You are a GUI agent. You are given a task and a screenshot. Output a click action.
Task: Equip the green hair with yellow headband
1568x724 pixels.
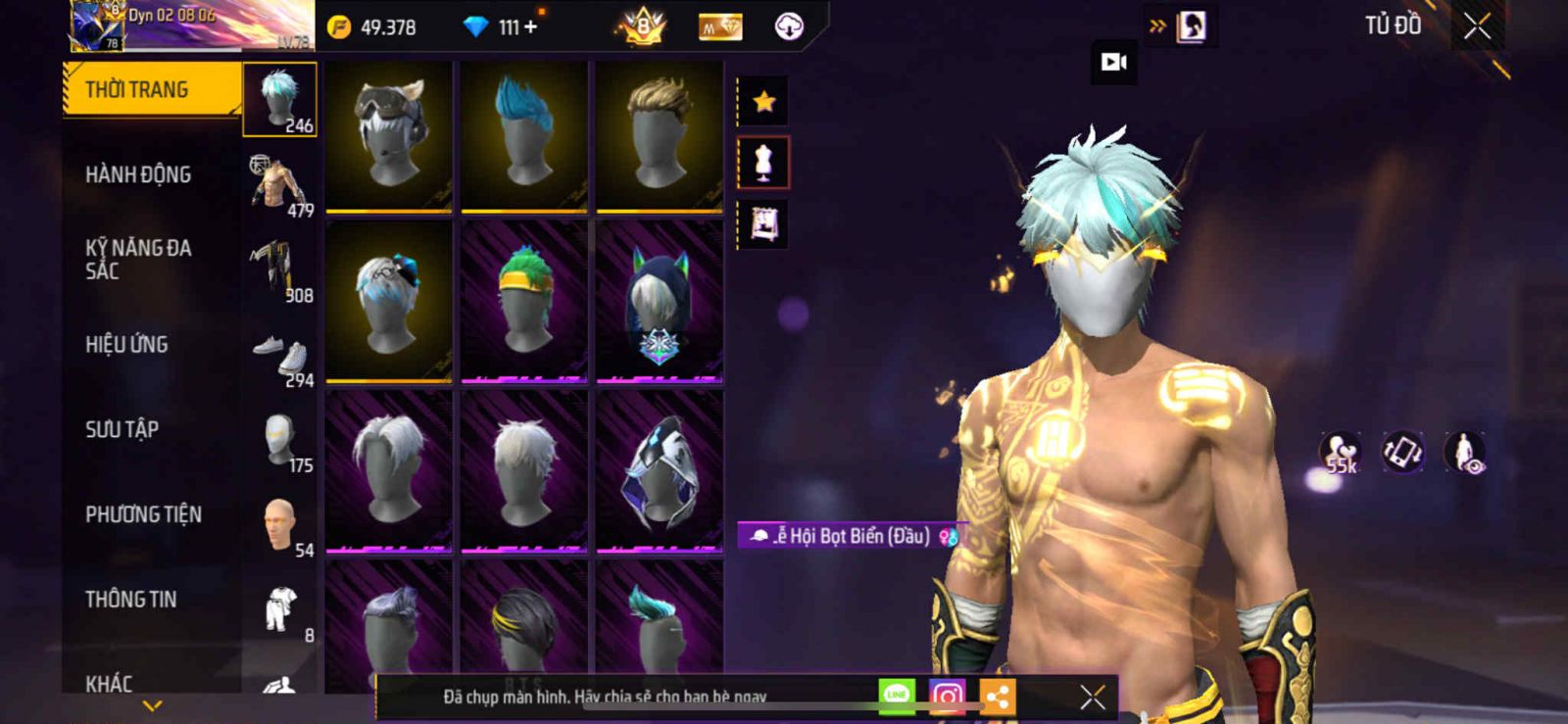(x=524, y=300)
